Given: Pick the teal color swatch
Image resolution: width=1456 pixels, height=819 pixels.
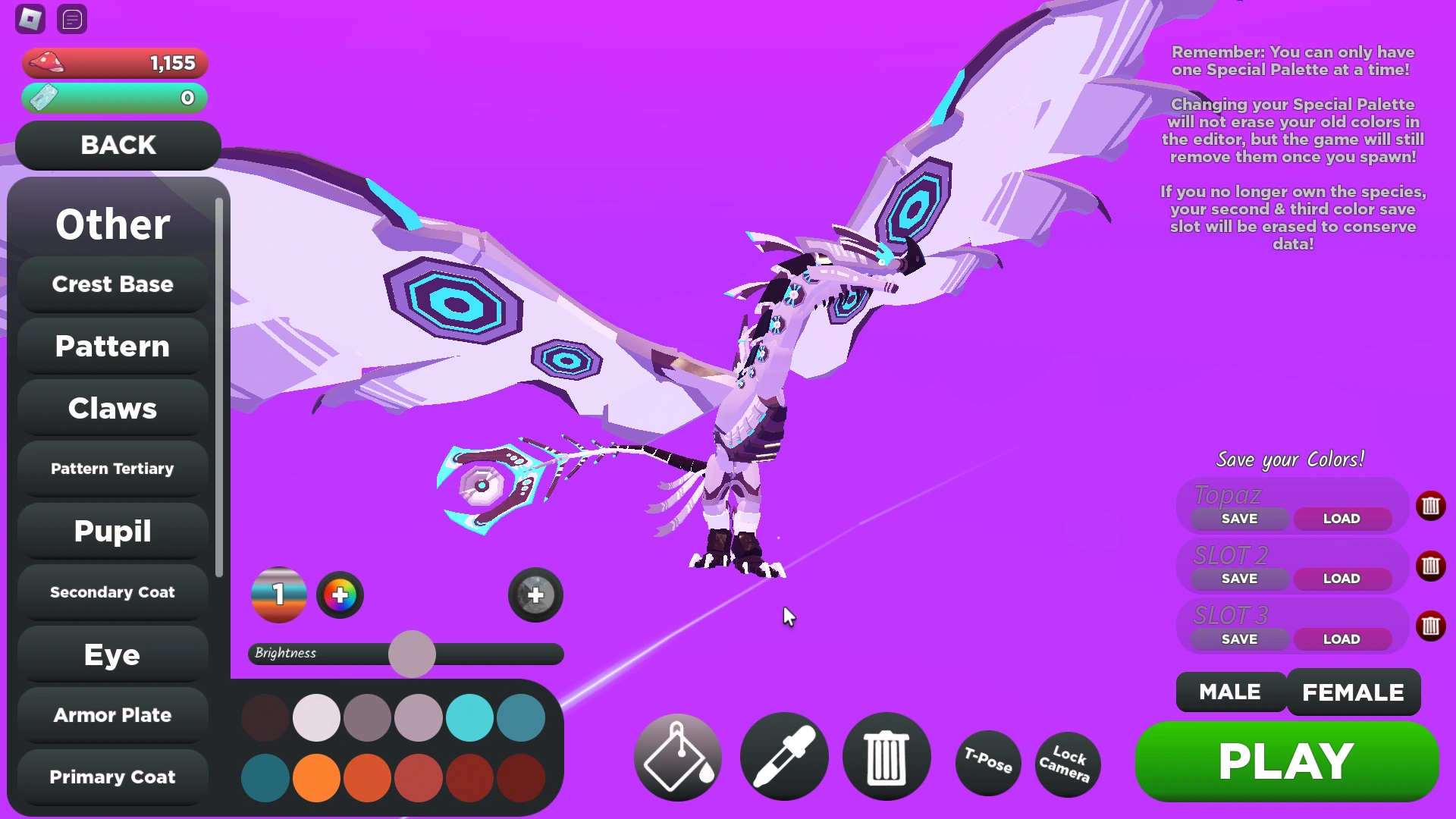Looking at the screenshot, I should click(470, 717).
